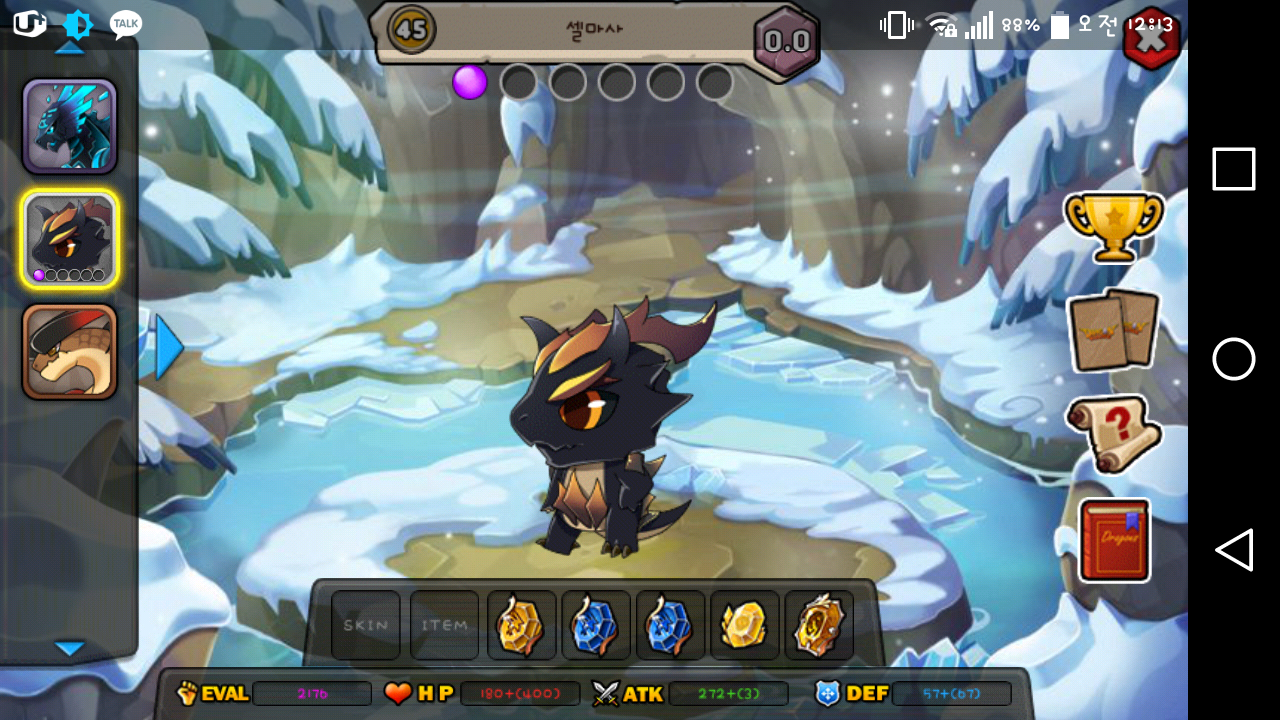Open the red Dragons book
1280x720 pixels.
tap(1114, 540)
